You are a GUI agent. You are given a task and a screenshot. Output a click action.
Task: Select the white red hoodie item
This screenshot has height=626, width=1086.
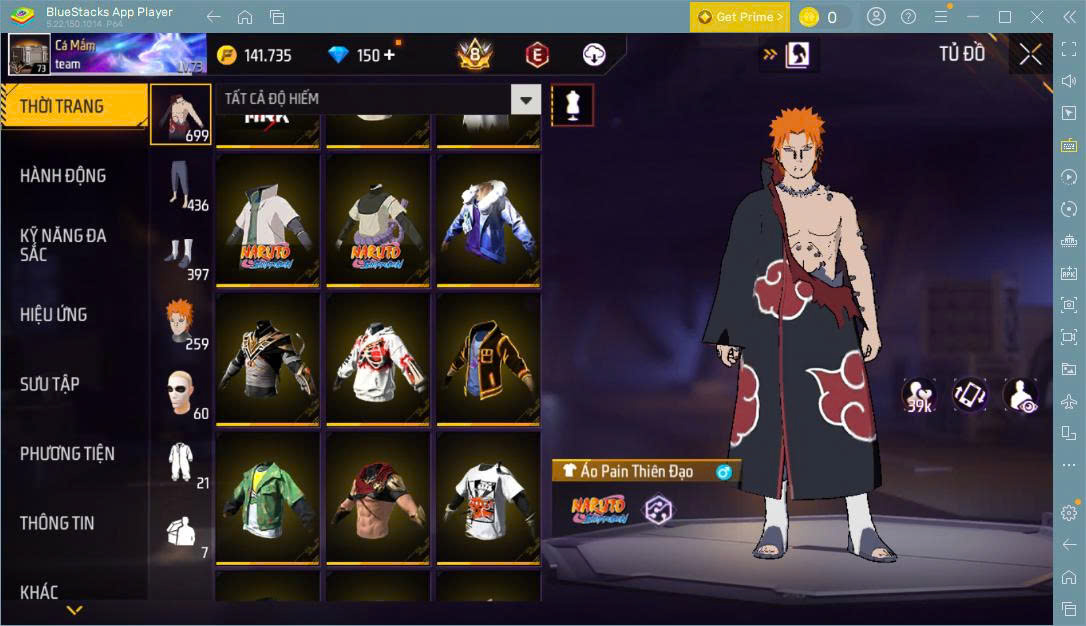(x=375, y=357)
